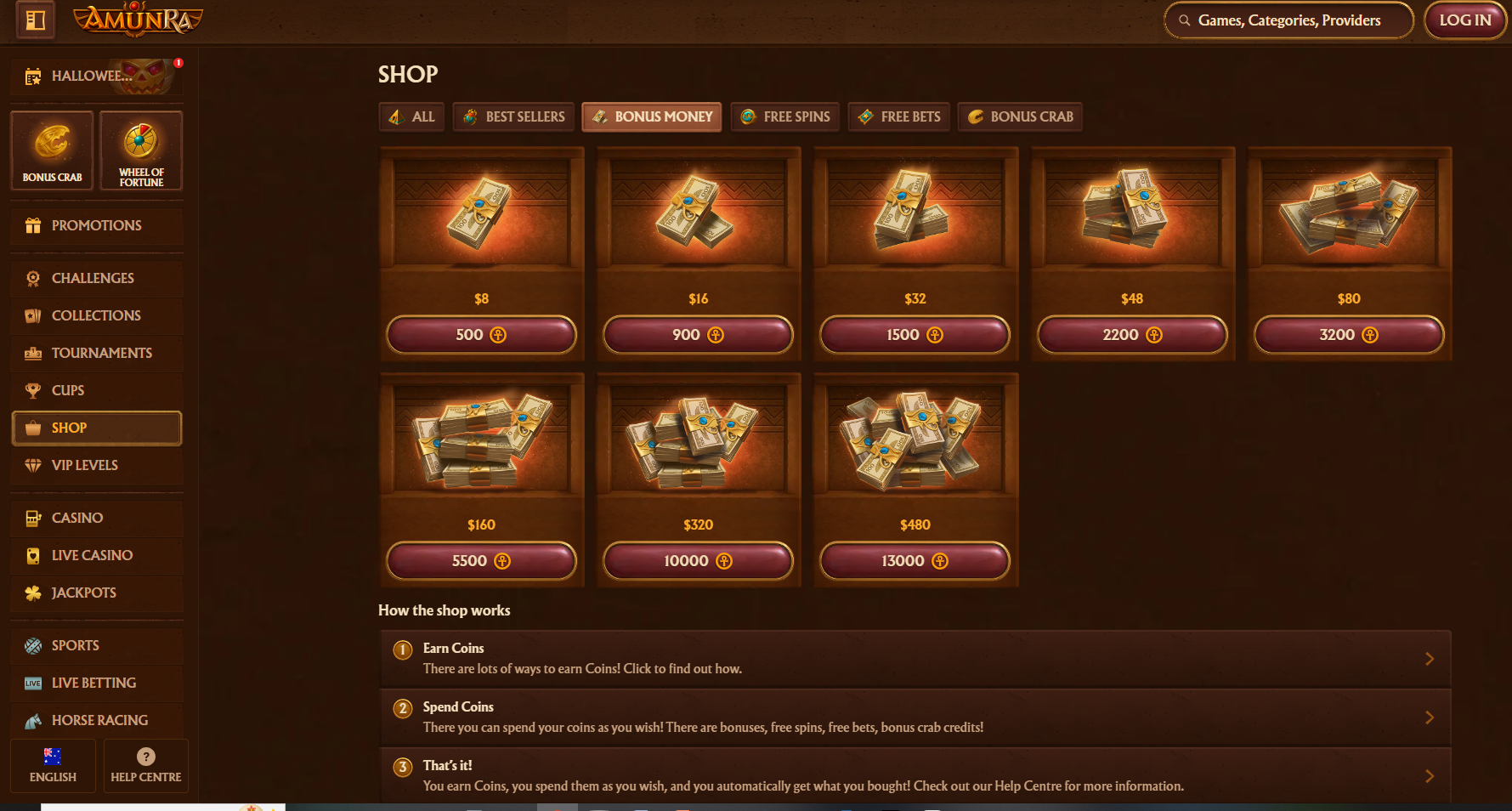
Task: Buy the $480 bonus for 13000 coins
Action: (x=915, y=561)
